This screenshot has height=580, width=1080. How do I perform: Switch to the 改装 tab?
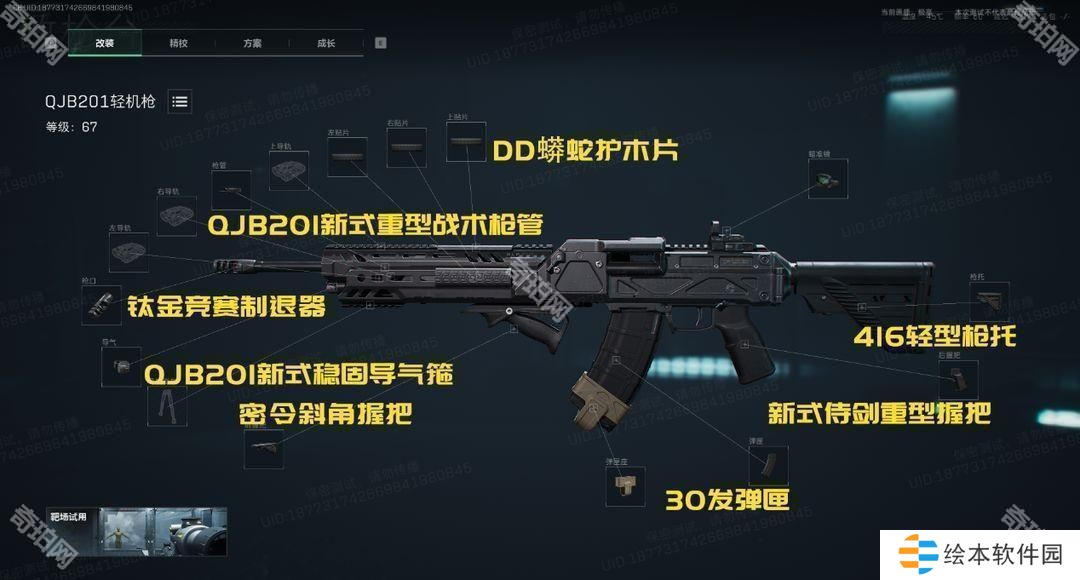pos(105,43)
